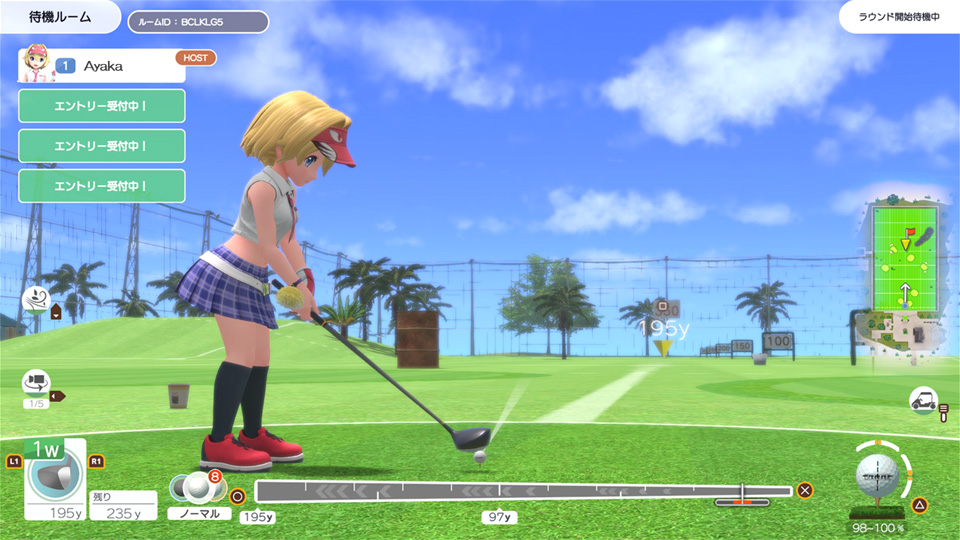Switch the camera view icon
Image resolution: width=960 pixels, height=540 pixels.
tap(36, 382)
